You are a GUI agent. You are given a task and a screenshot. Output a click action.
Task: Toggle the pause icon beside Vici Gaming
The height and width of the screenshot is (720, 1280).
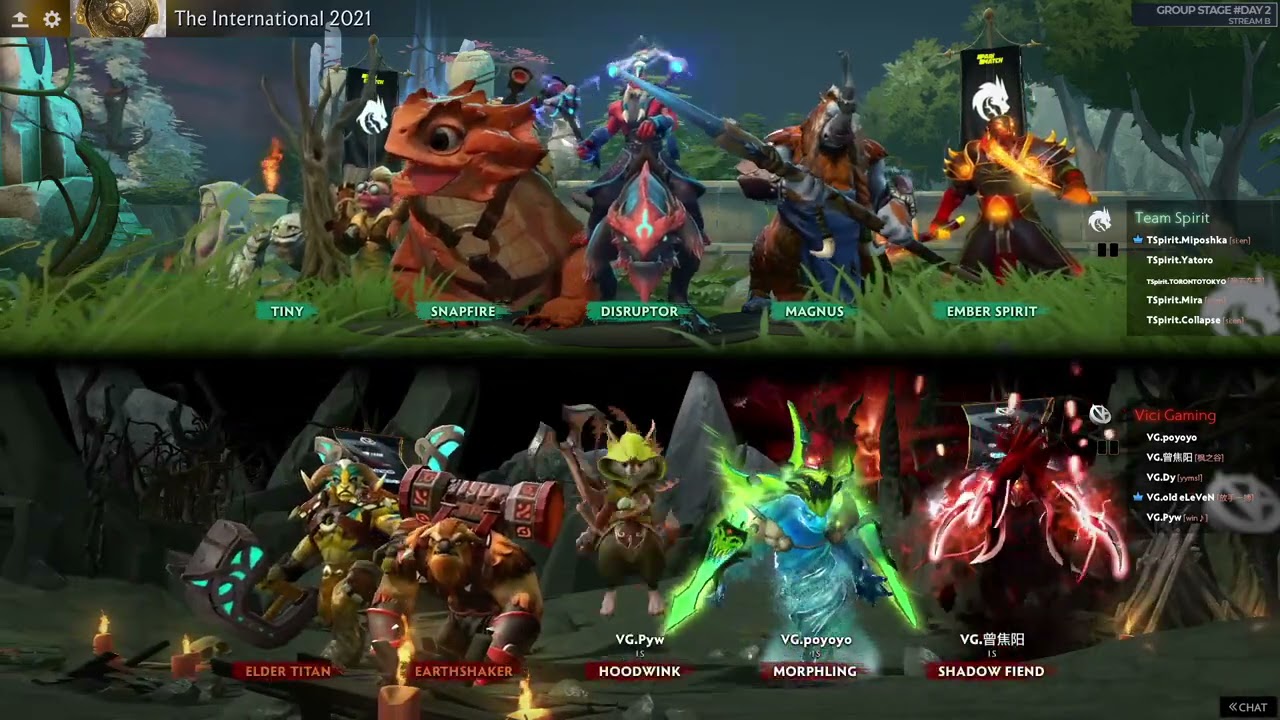click(1108, 447)
